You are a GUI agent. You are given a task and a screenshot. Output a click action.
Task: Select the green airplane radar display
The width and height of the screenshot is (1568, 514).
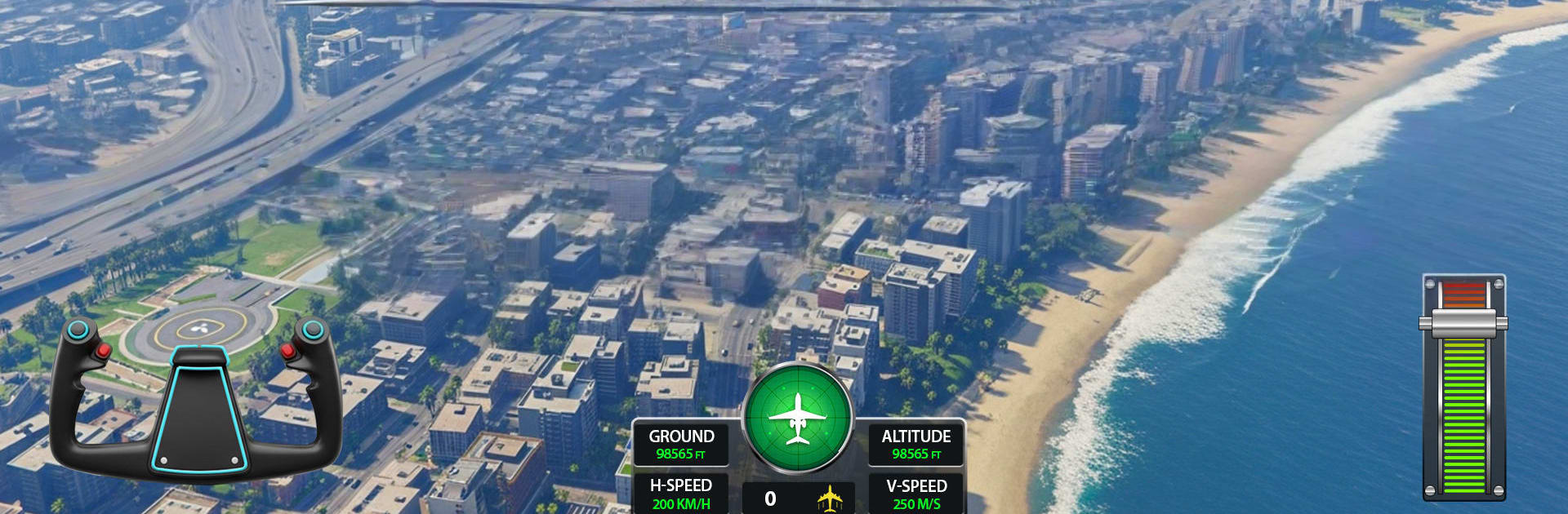798,418
